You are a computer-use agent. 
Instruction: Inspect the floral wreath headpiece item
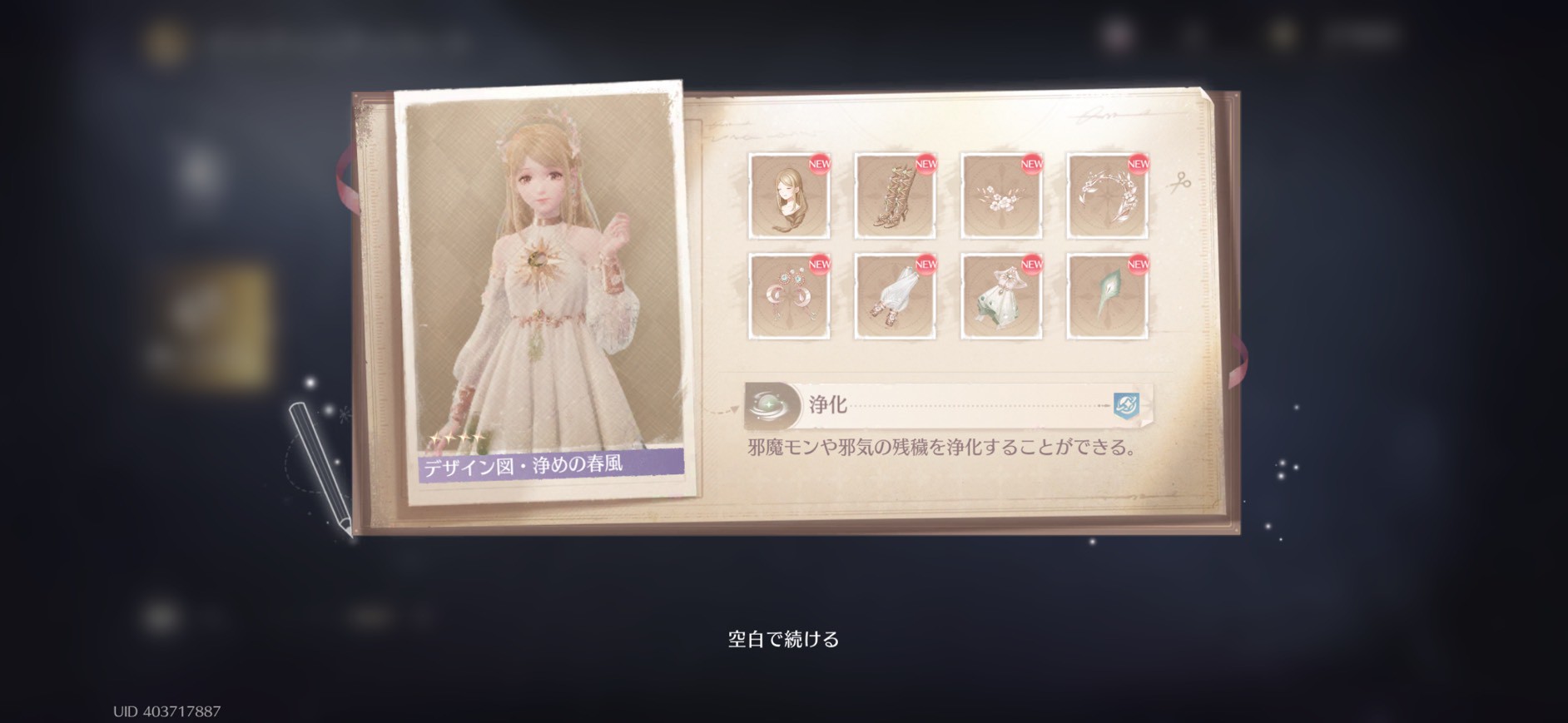[1106, 195]
